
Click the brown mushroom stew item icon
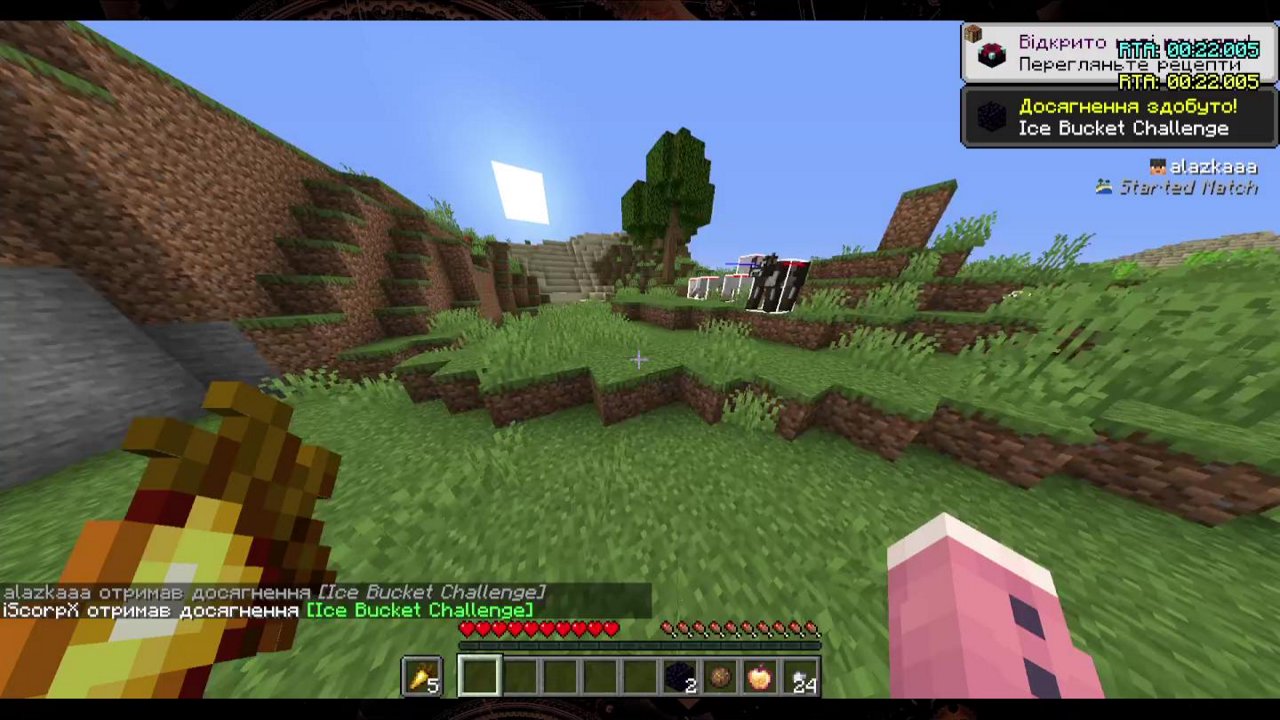[x=718, y=678]
